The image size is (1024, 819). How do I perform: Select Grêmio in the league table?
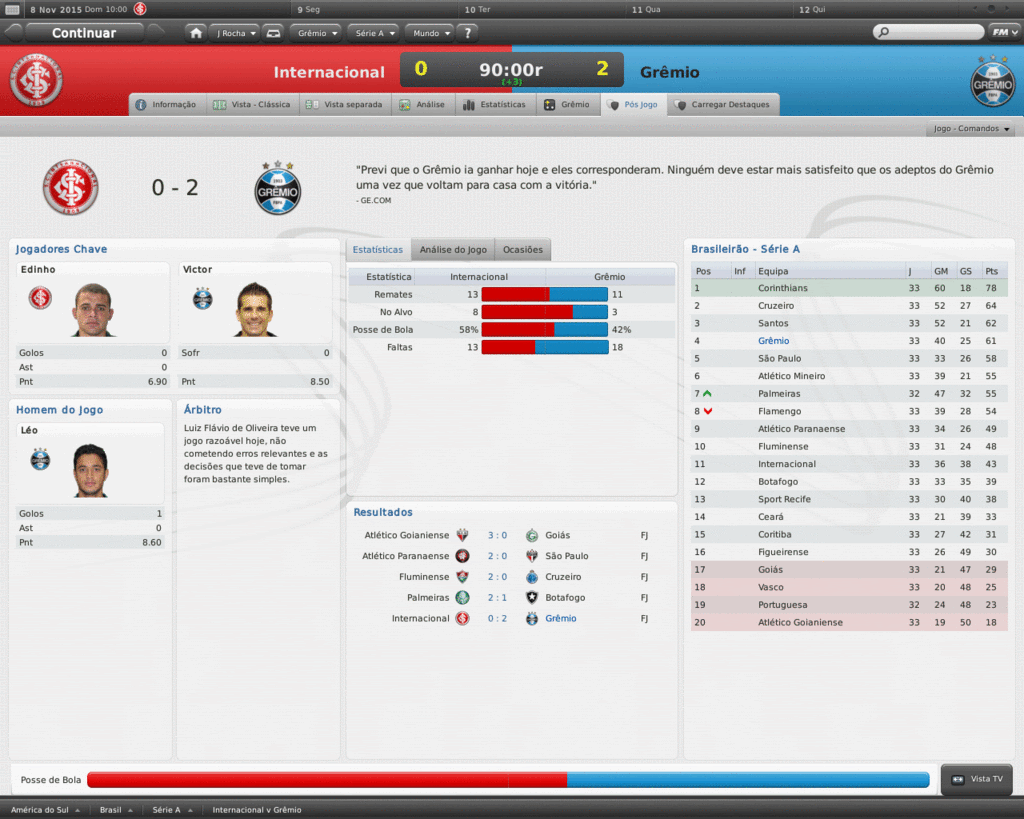(x=773, y=341)
